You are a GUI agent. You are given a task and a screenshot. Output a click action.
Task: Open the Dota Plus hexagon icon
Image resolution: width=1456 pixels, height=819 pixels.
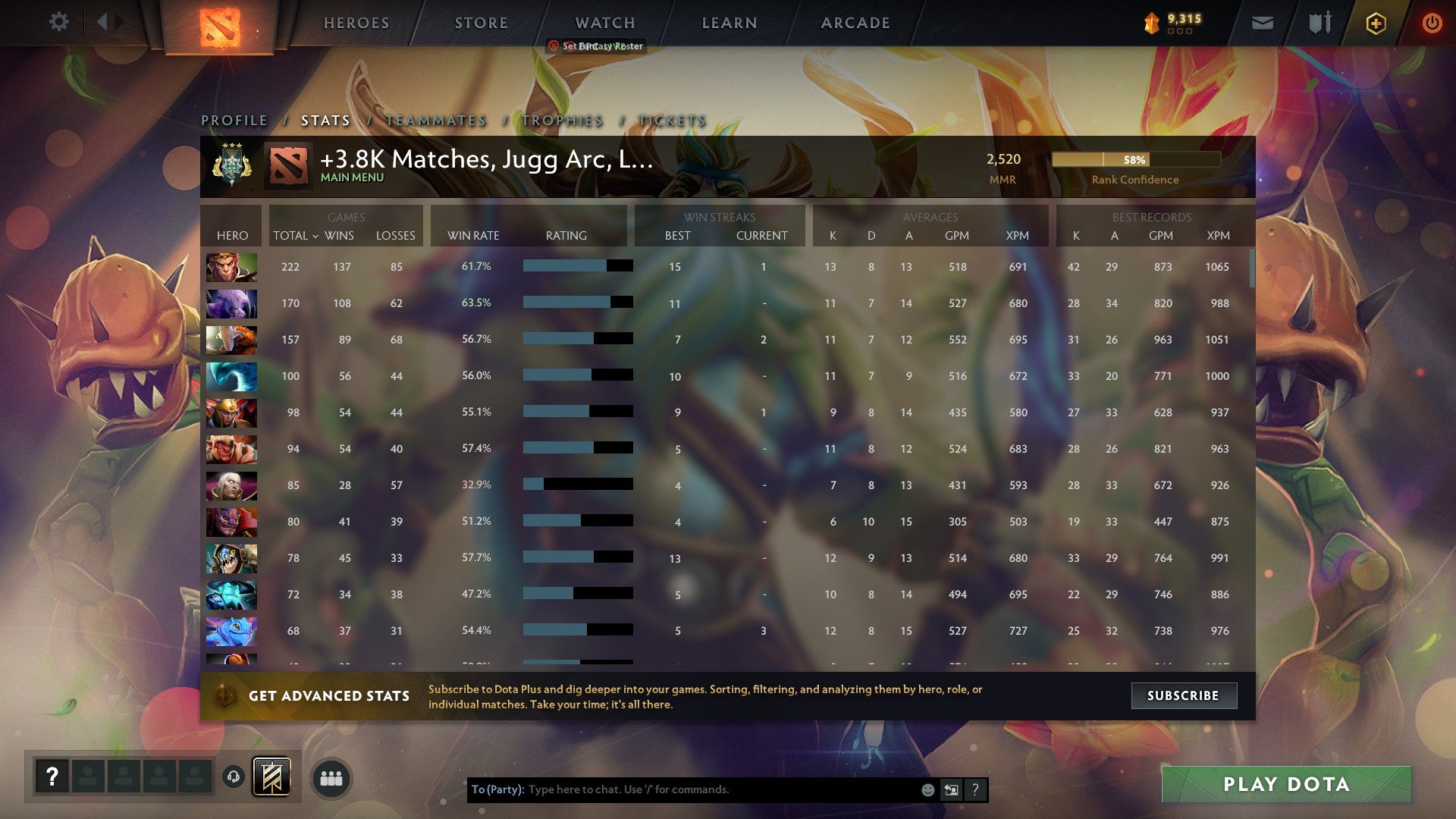point(1376,23)
